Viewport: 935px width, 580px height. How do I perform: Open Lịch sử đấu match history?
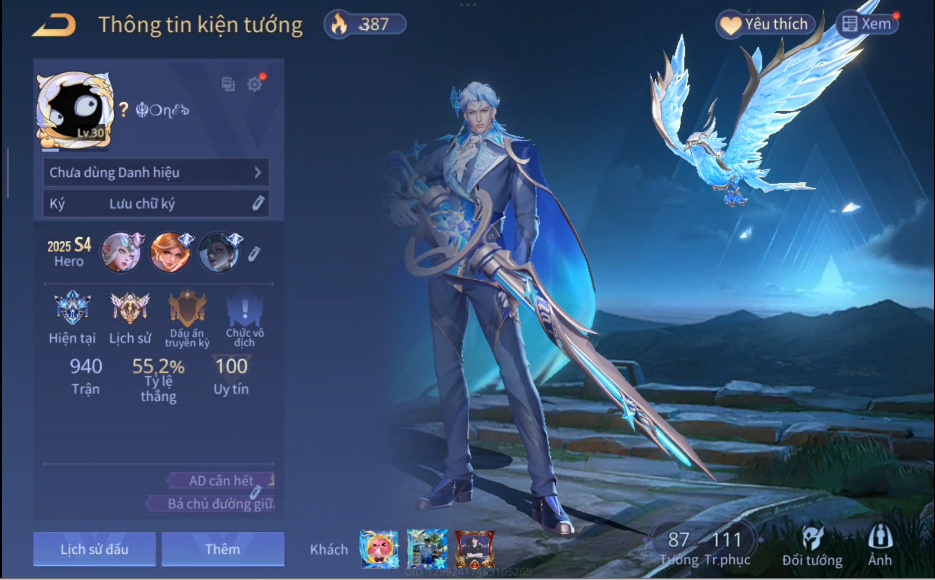(94, 549)
